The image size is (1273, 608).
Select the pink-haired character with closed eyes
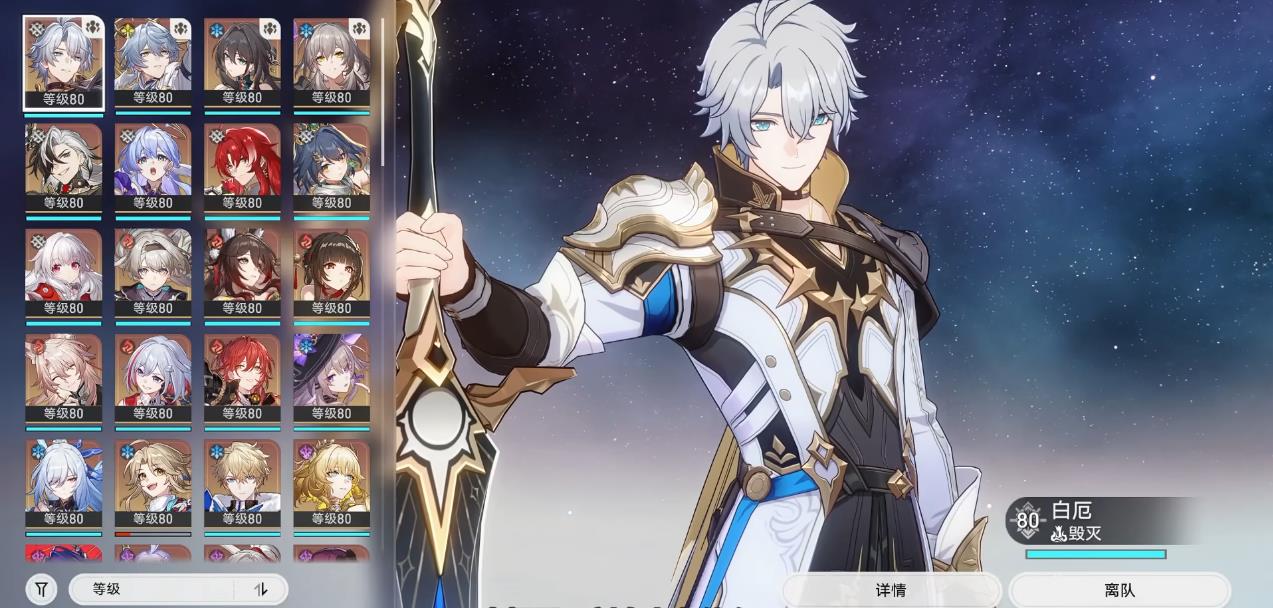click(x=63, y=377)
